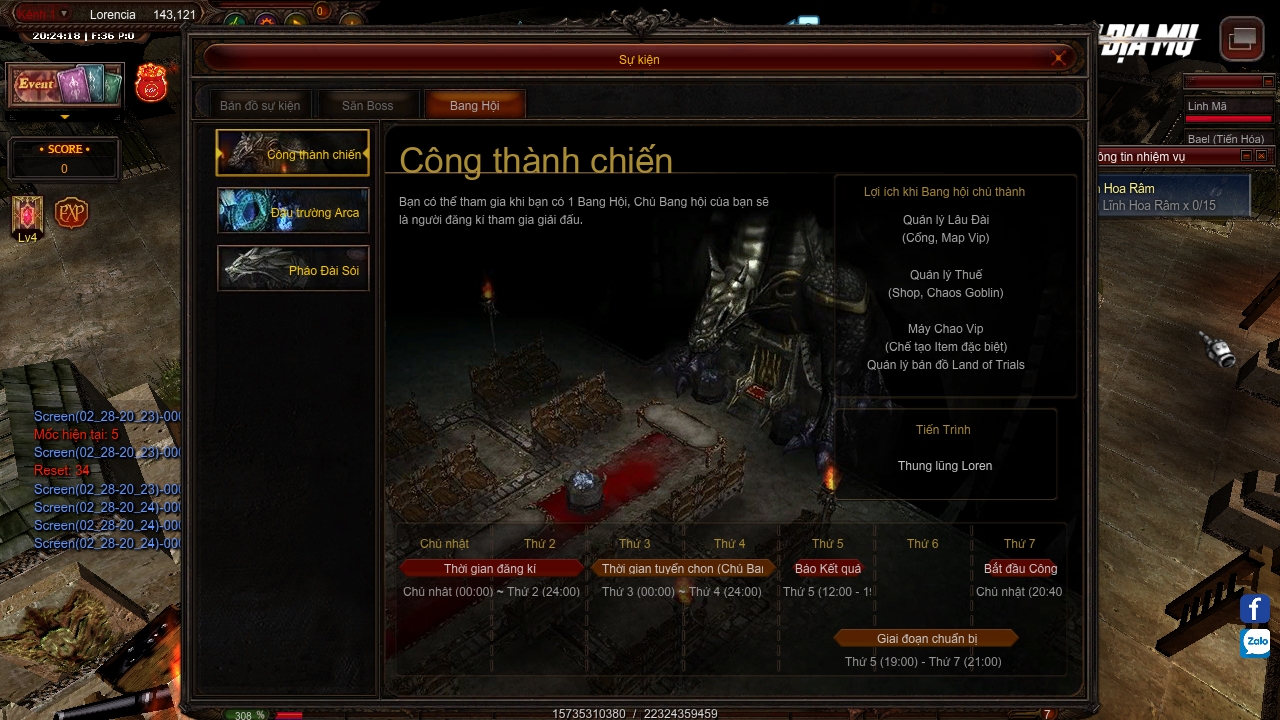Minimize the quest info panel
Screen dimensions: 1280x720
pos(1246,156)
